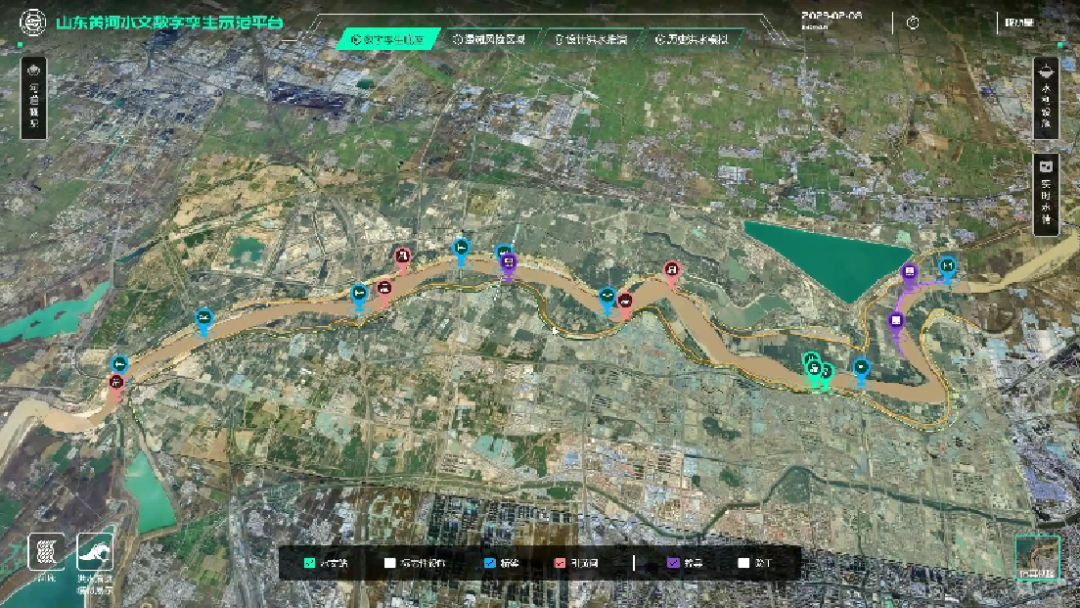Open the flood wave icon button

[x=95, y=552]
